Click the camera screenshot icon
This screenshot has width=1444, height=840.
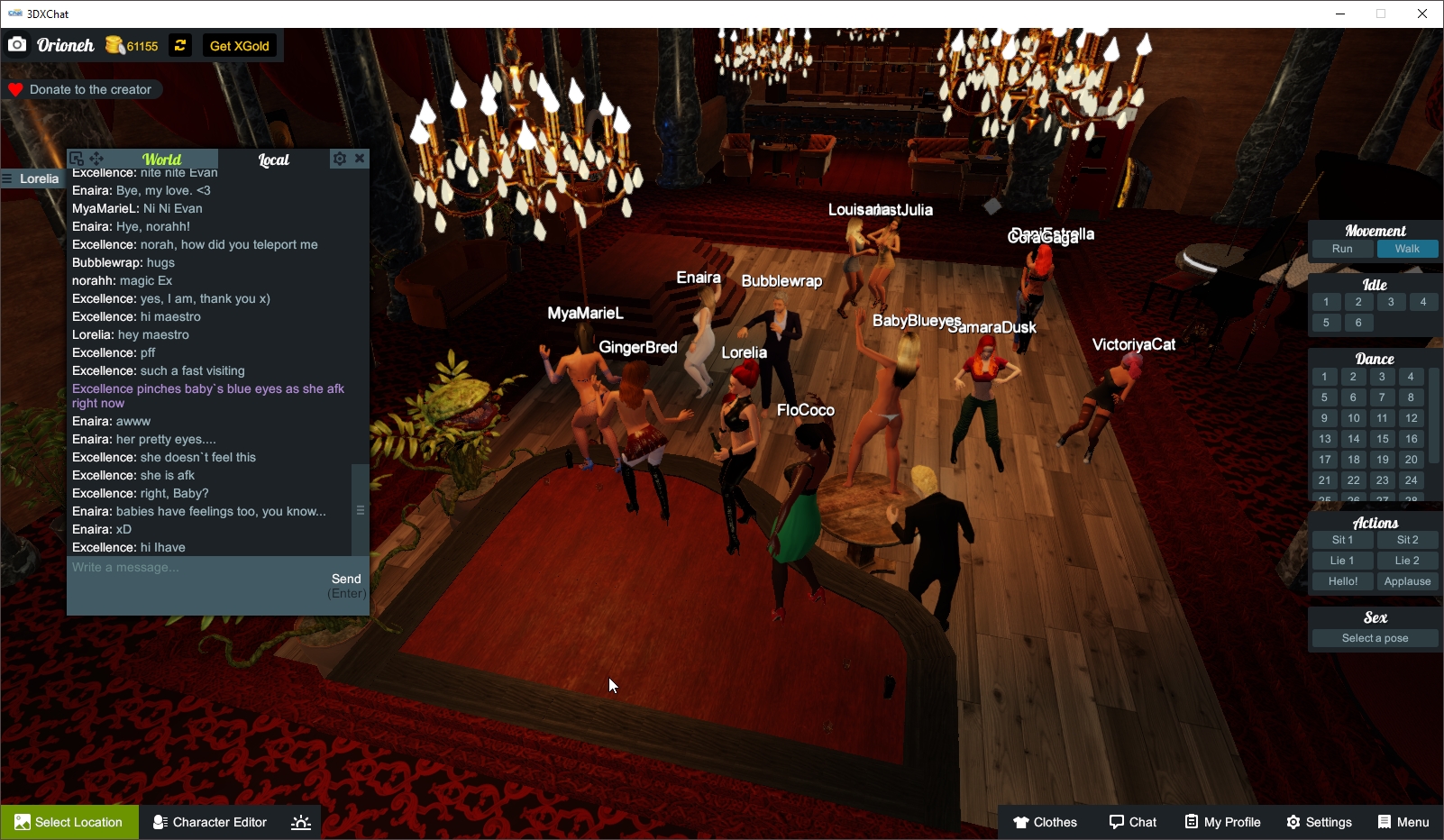[17, 43]
